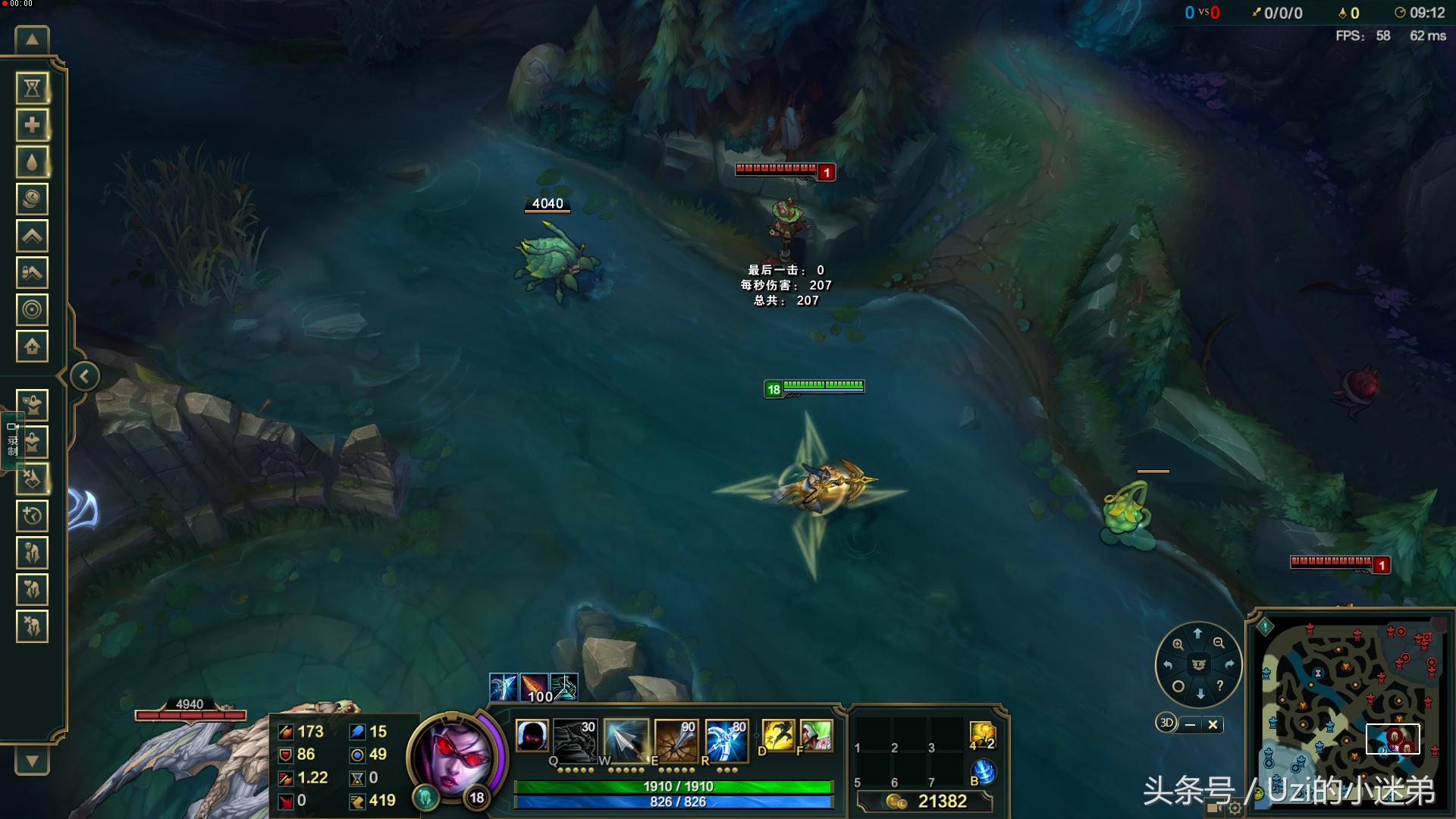Use the coin-stack add gold button
The image size is (1456, 819).
tap(32, 199)
